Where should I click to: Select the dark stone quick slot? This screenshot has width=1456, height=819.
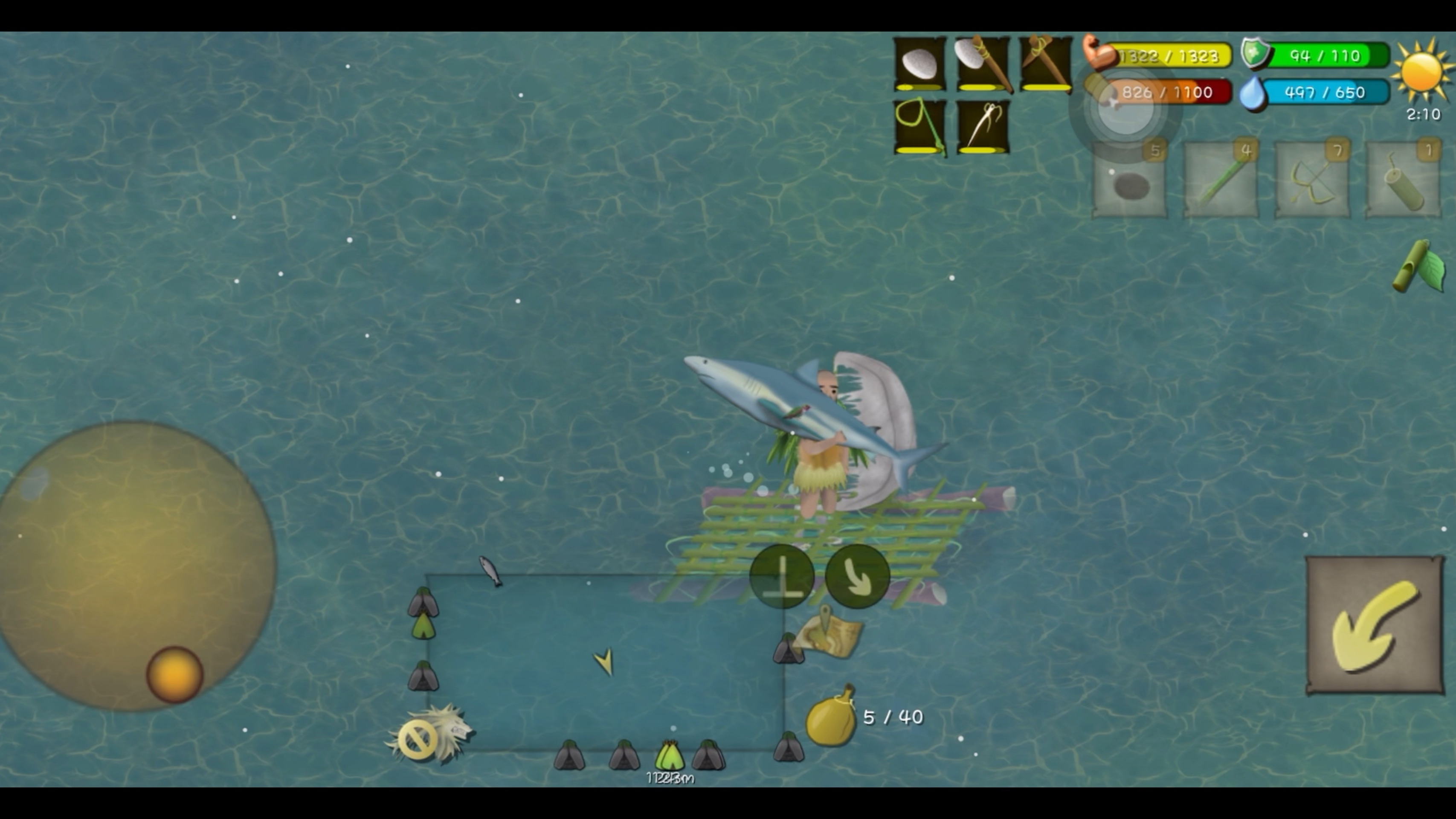(x=1129, y=180)
